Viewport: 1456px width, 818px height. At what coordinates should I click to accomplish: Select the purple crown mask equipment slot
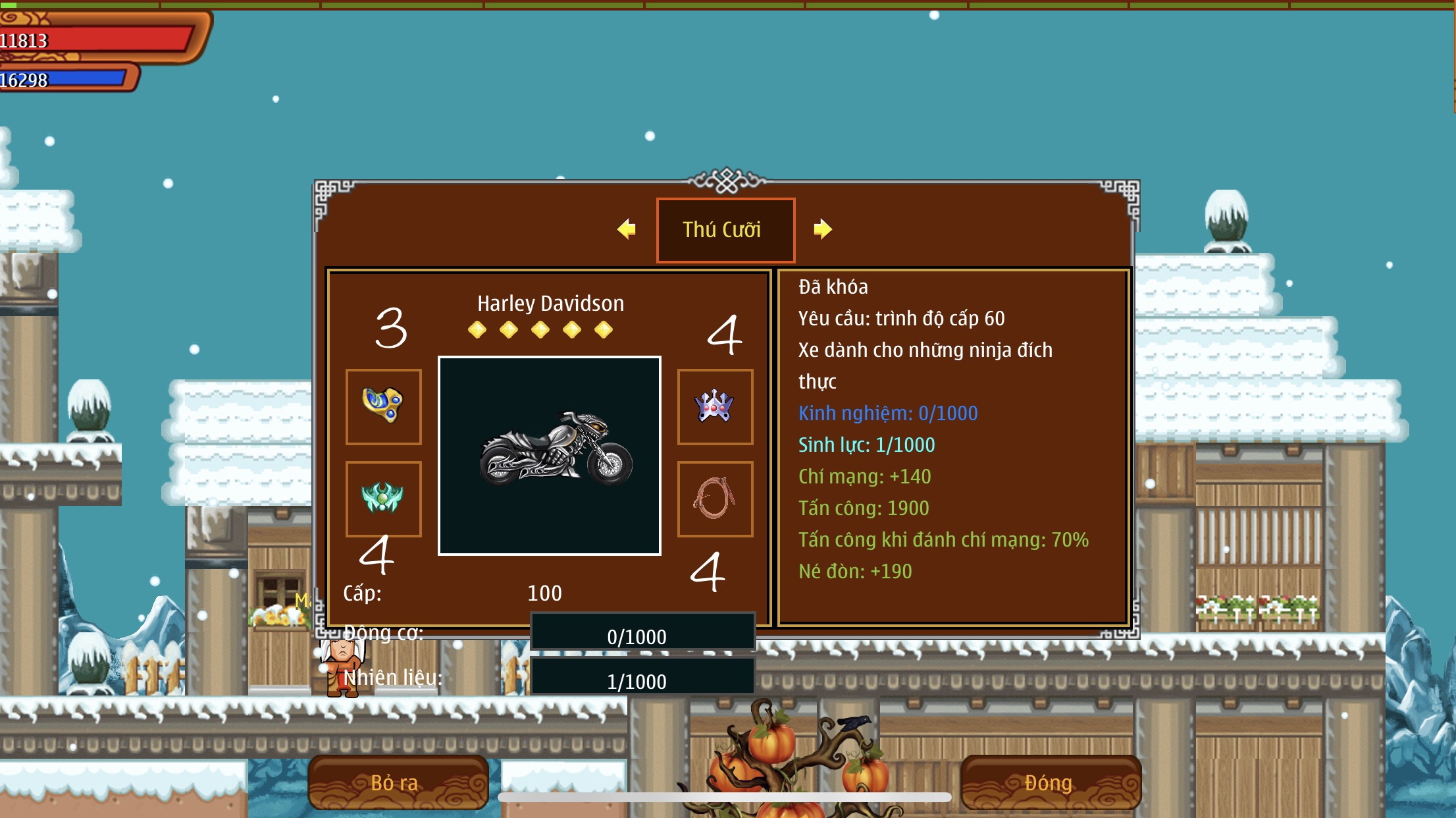point(715,406)
